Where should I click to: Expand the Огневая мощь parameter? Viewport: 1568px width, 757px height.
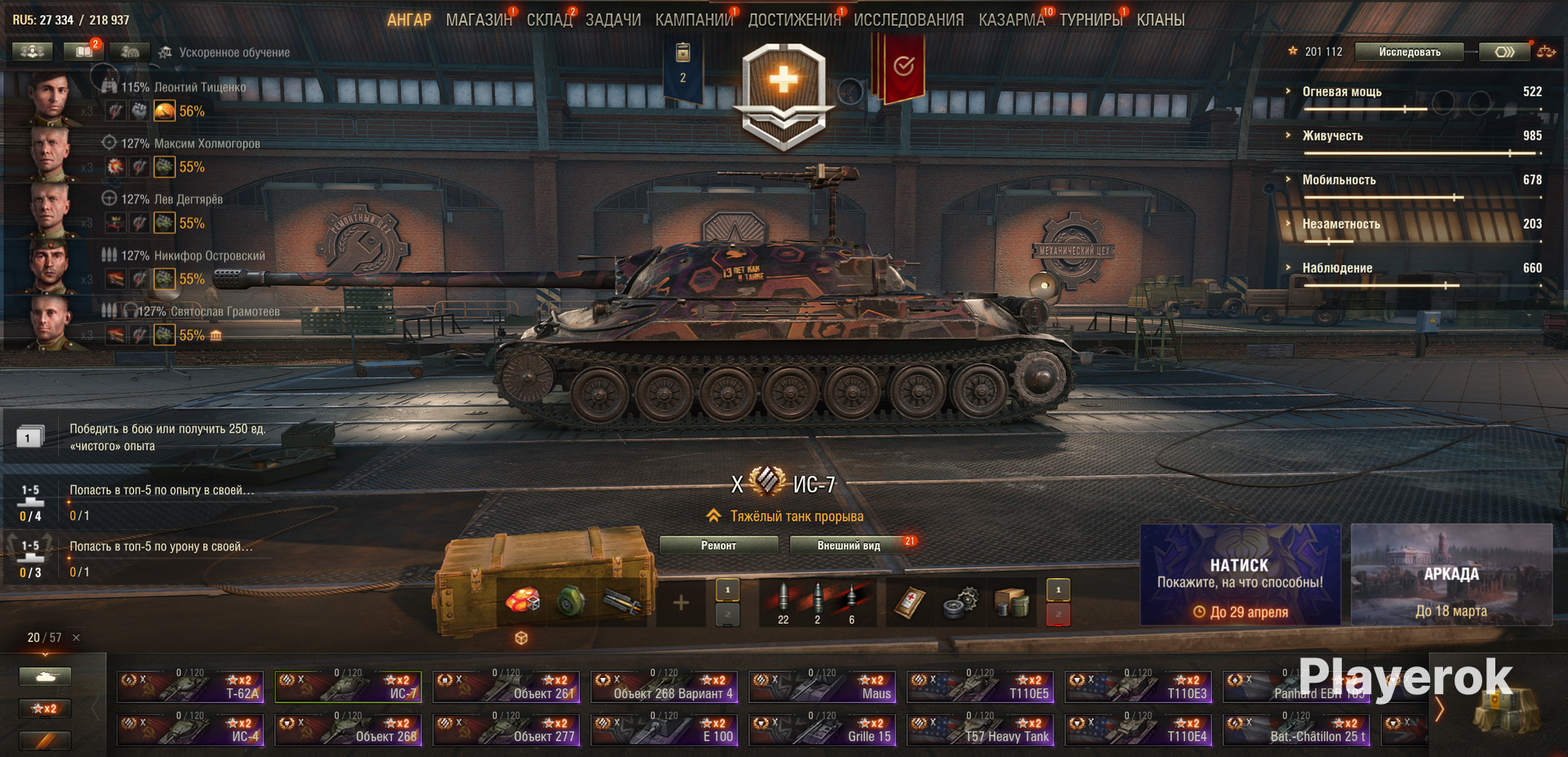click(1341, 91)
